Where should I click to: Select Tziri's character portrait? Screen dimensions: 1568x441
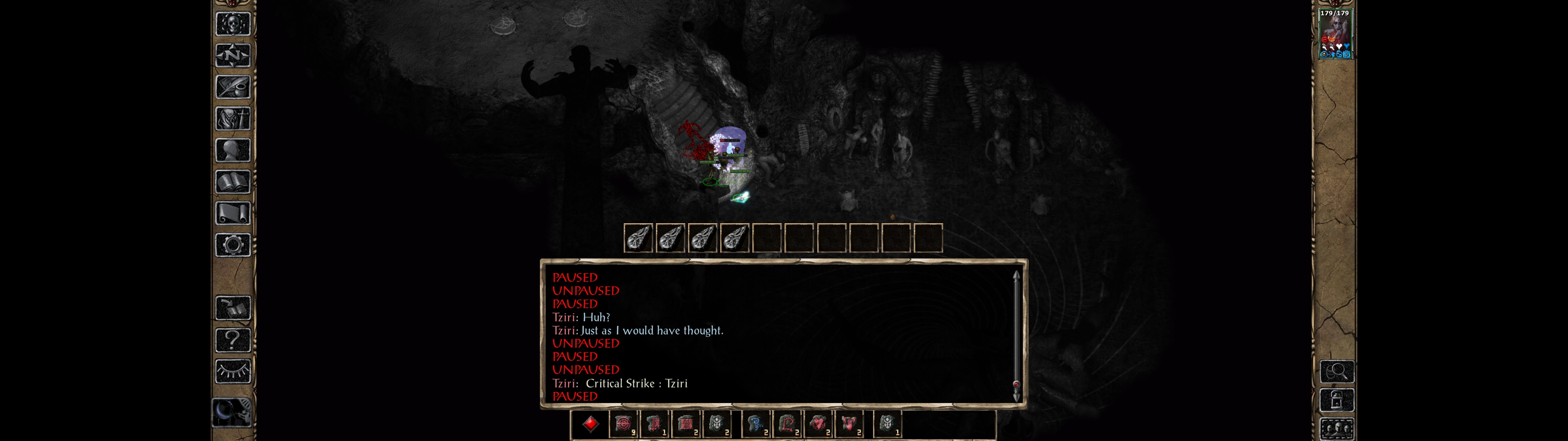(1334, 34)
